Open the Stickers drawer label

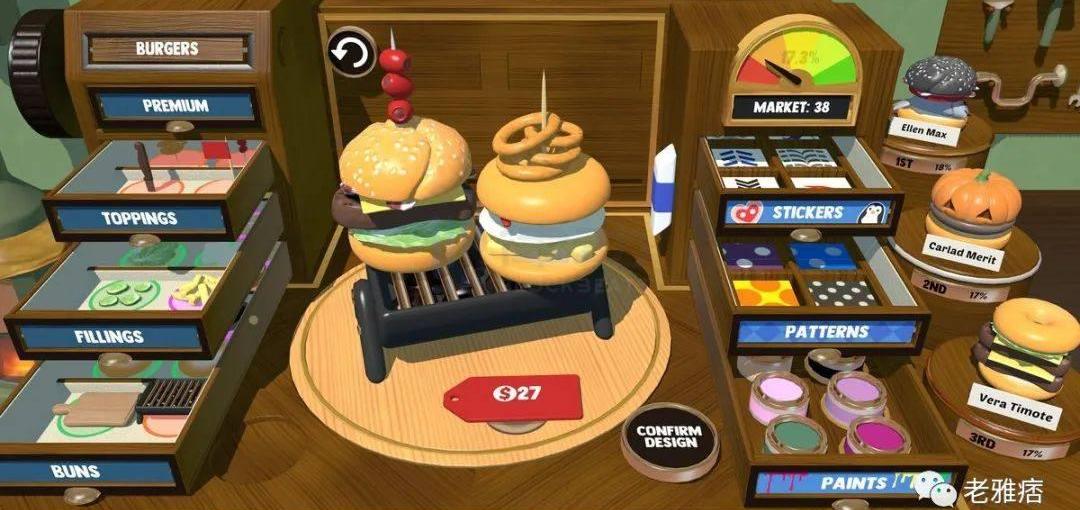click(x=808, y=212)
